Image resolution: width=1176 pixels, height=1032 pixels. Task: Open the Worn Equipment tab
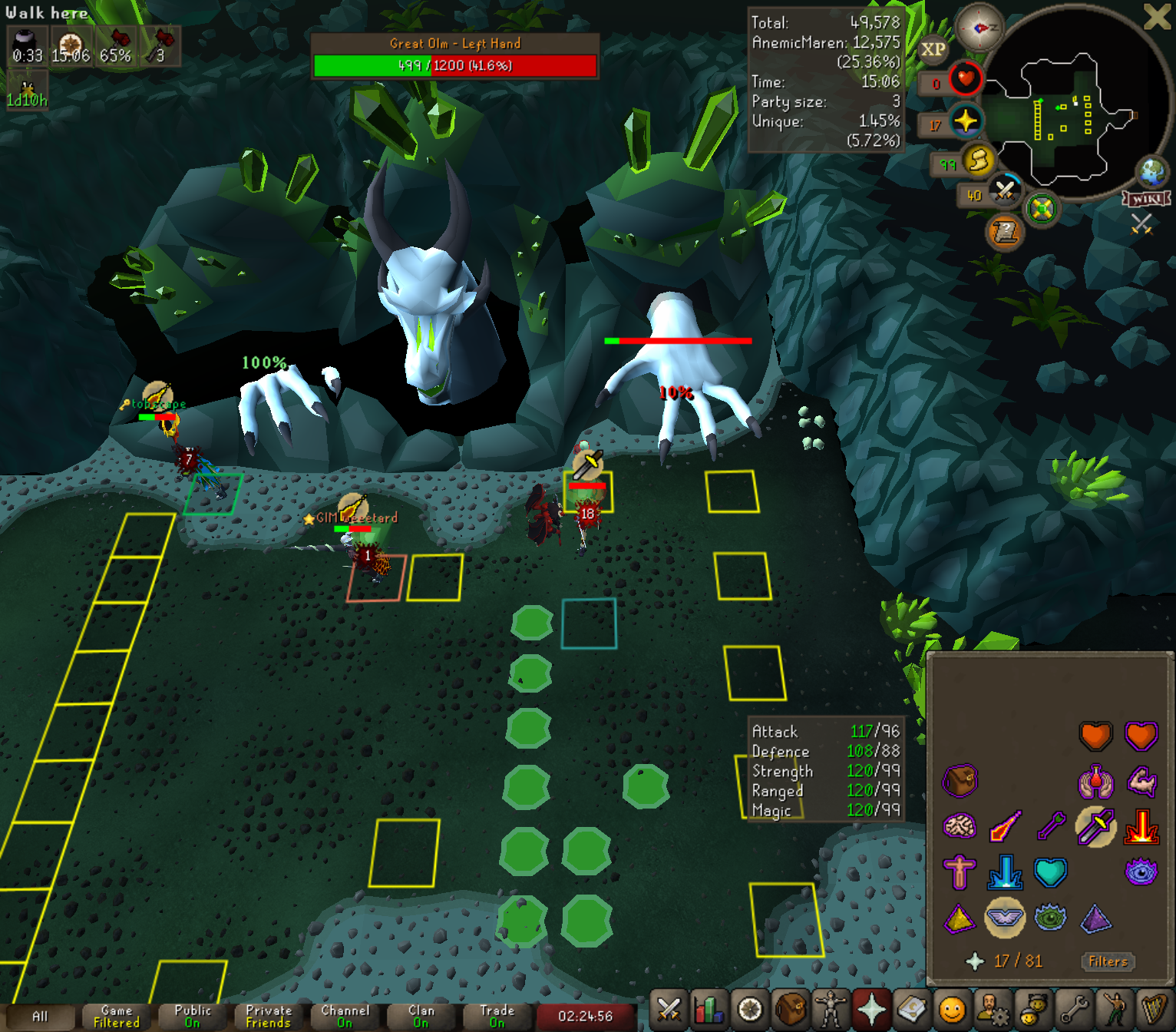[x=831, y=1009]
